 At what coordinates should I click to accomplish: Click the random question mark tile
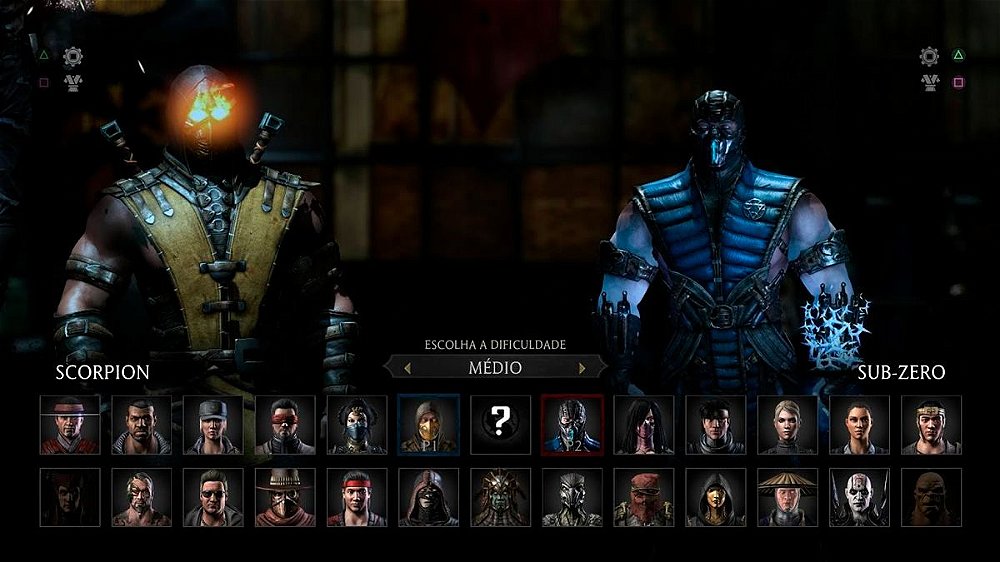click(x=500, y=425)
